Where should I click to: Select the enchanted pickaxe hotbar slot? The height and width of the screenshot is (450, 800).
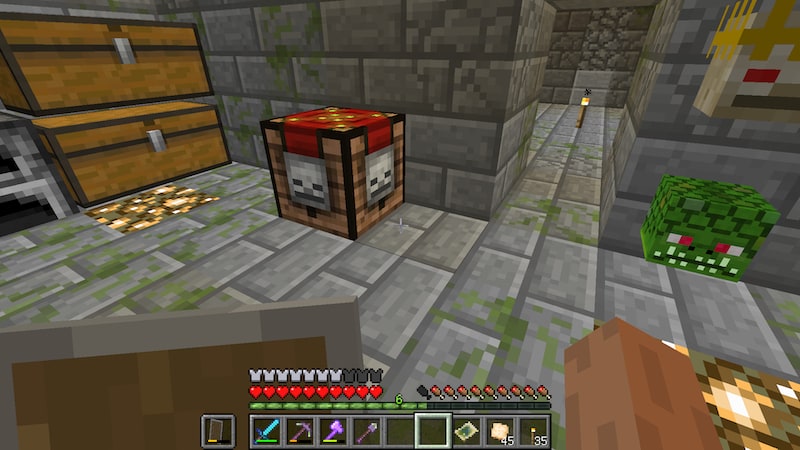(x=300, y=431)
